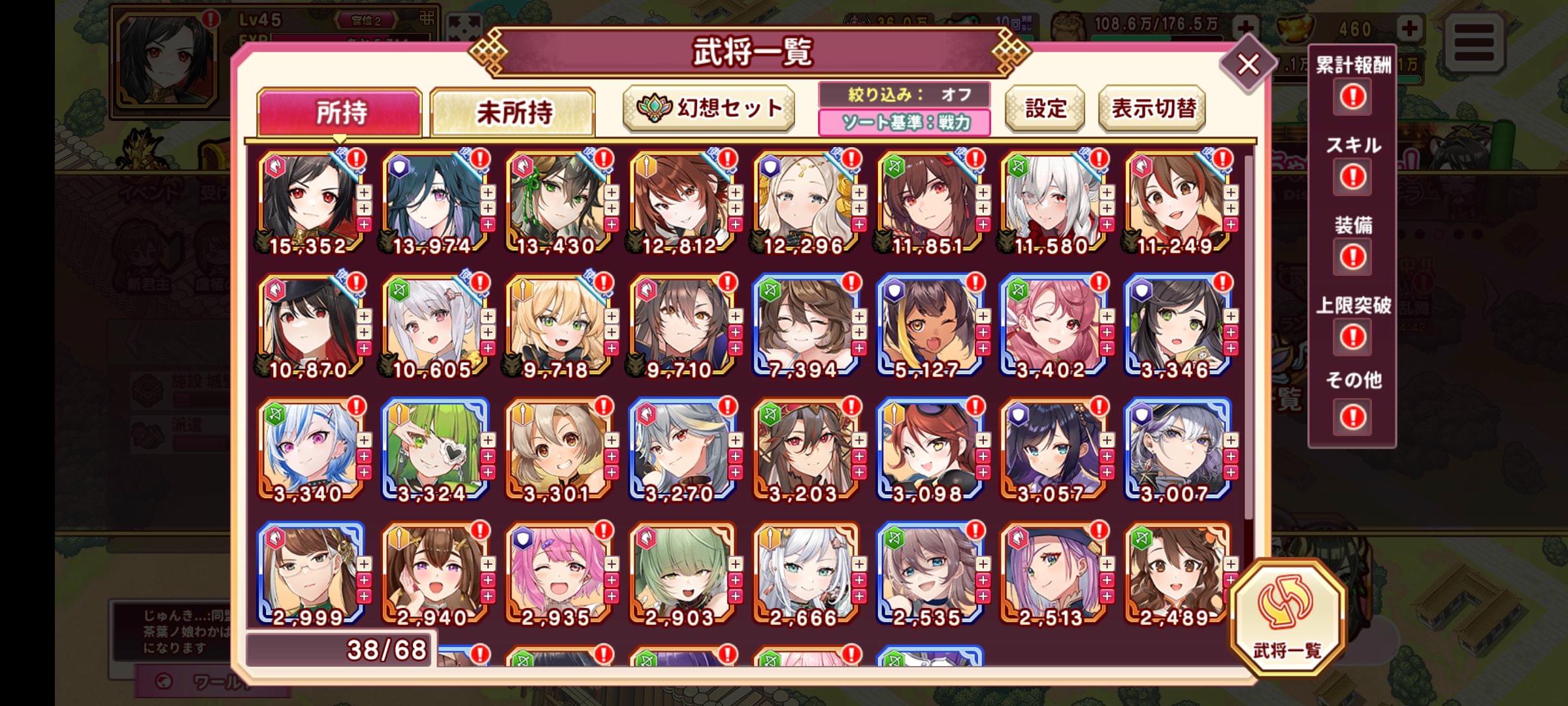Open the 幻想セット menu
The height and width of the screenshot is (706, 1568).
[x=709, y=108]
